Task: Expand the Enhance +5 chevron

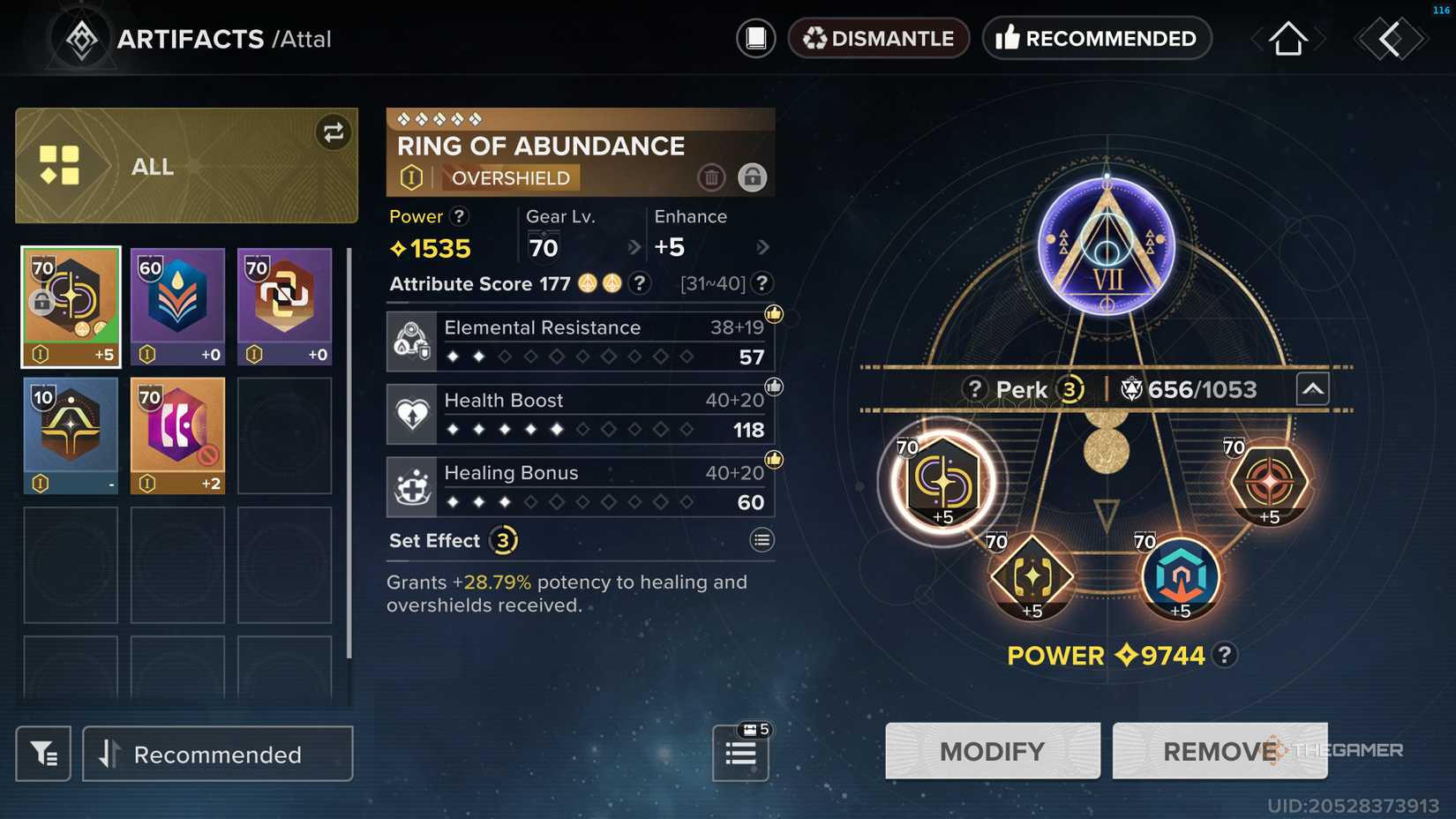Action: pyautogui.click(x=762, y=248)
